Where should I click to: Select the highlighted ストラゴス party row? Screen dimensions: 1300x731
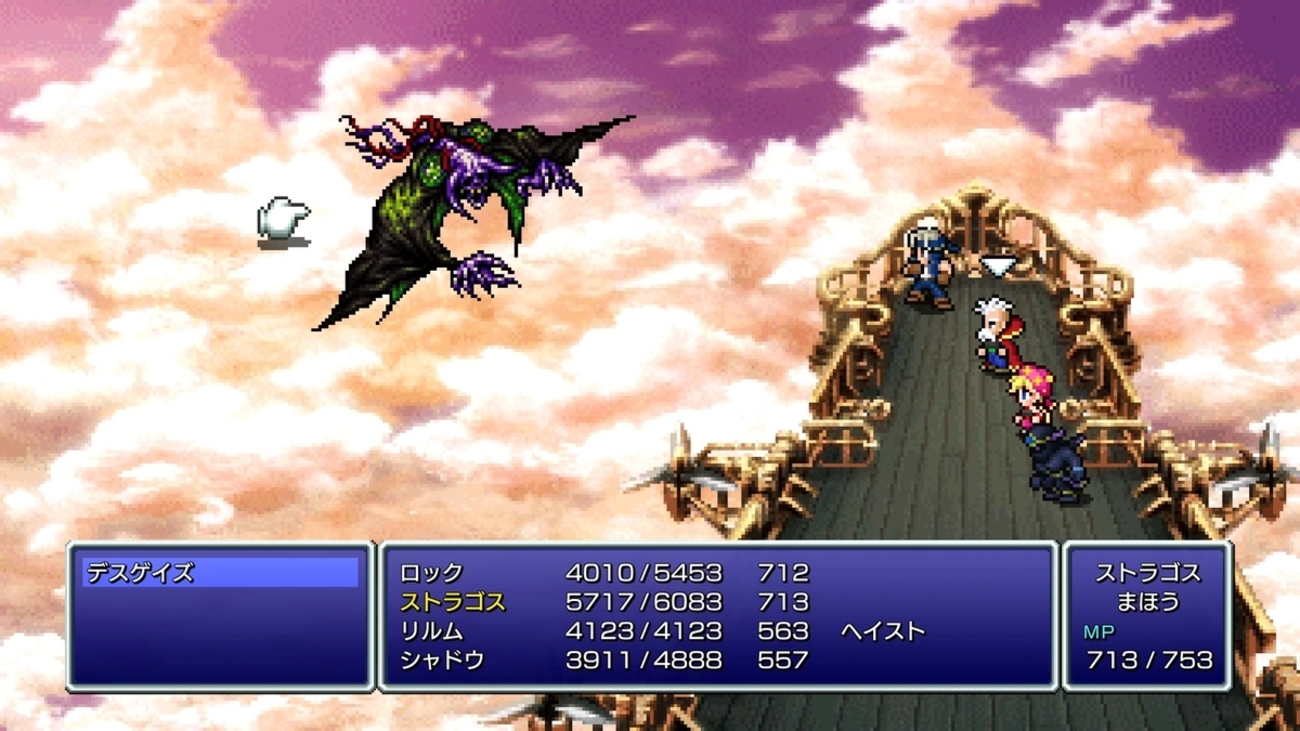(x=453, y=602)
